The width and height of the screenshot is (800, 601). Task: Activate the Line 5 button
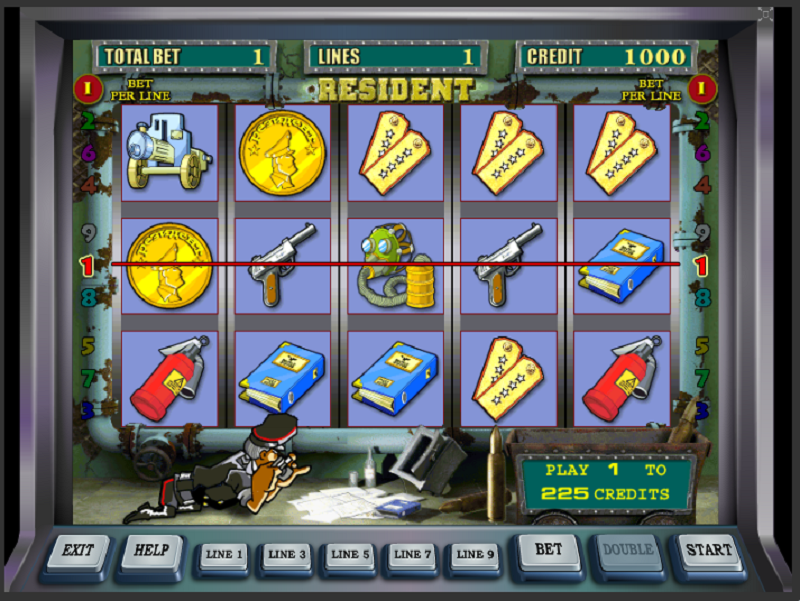[x=350, y=554]
